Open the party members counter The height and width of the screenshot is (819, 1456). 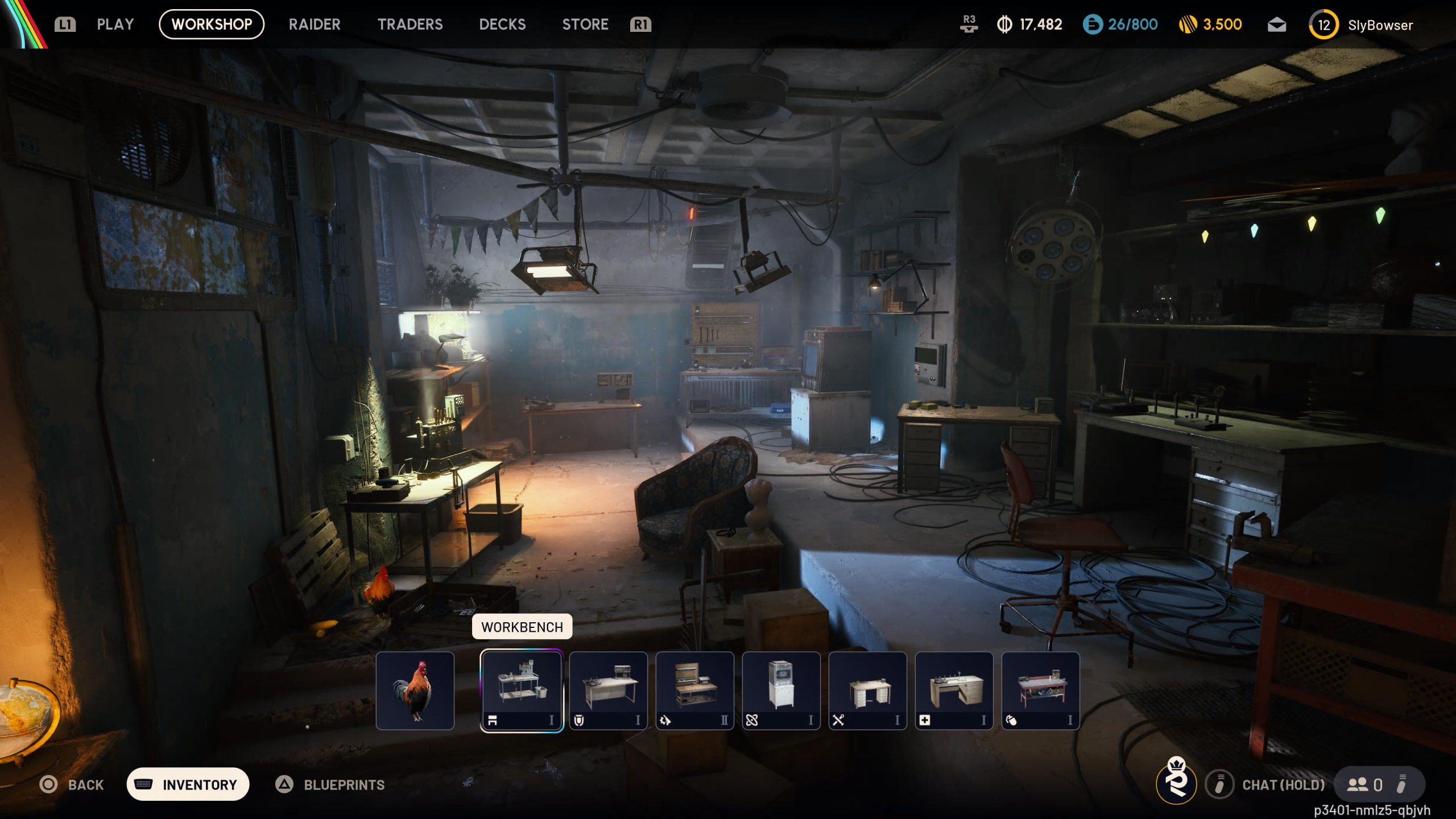coord(1366,785)
